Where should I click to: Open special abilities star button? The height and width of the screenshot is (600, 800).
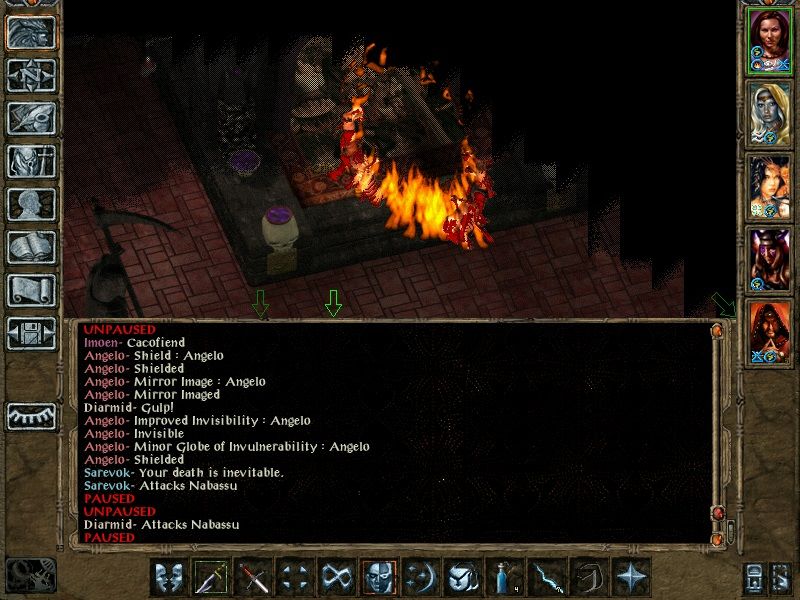coord(631,578)
